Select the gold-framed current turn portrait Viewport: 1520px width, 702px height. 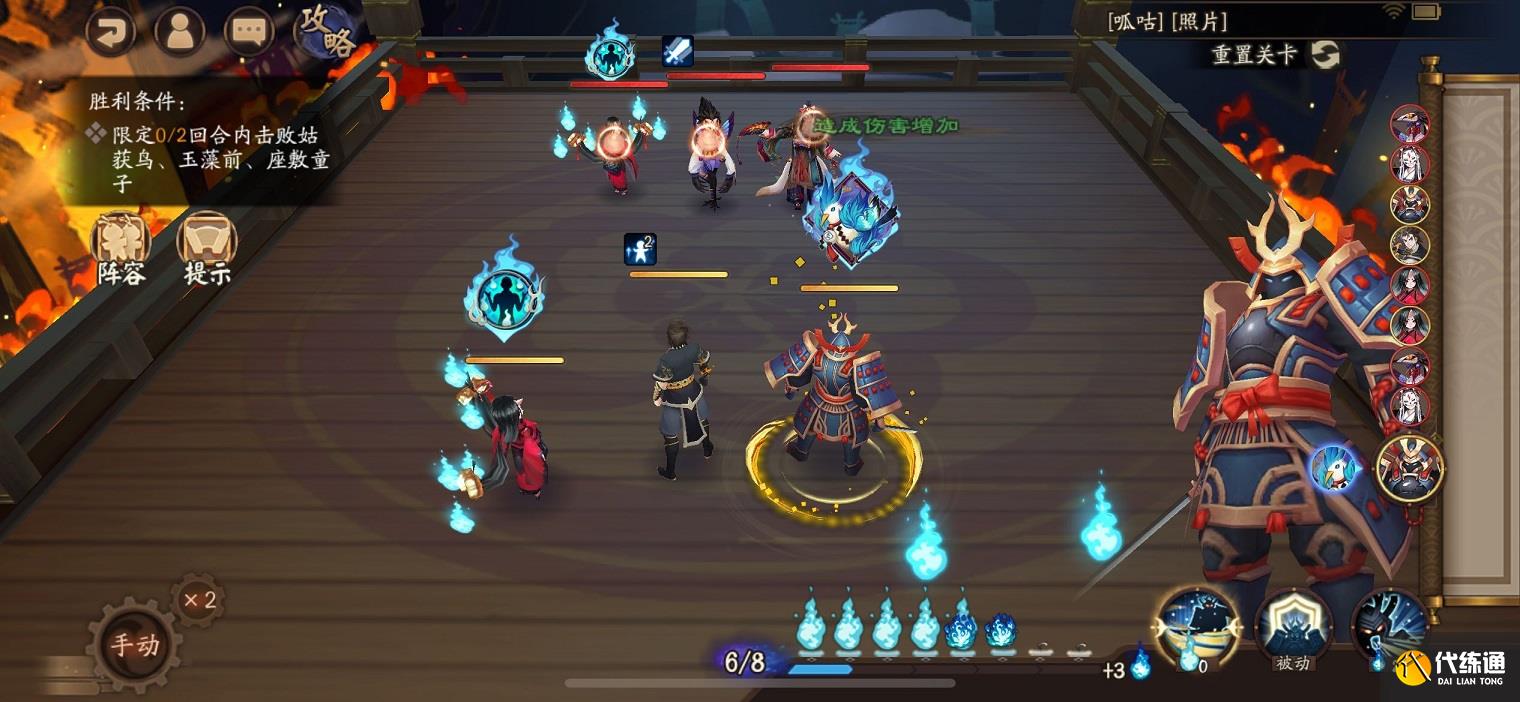1410,467
